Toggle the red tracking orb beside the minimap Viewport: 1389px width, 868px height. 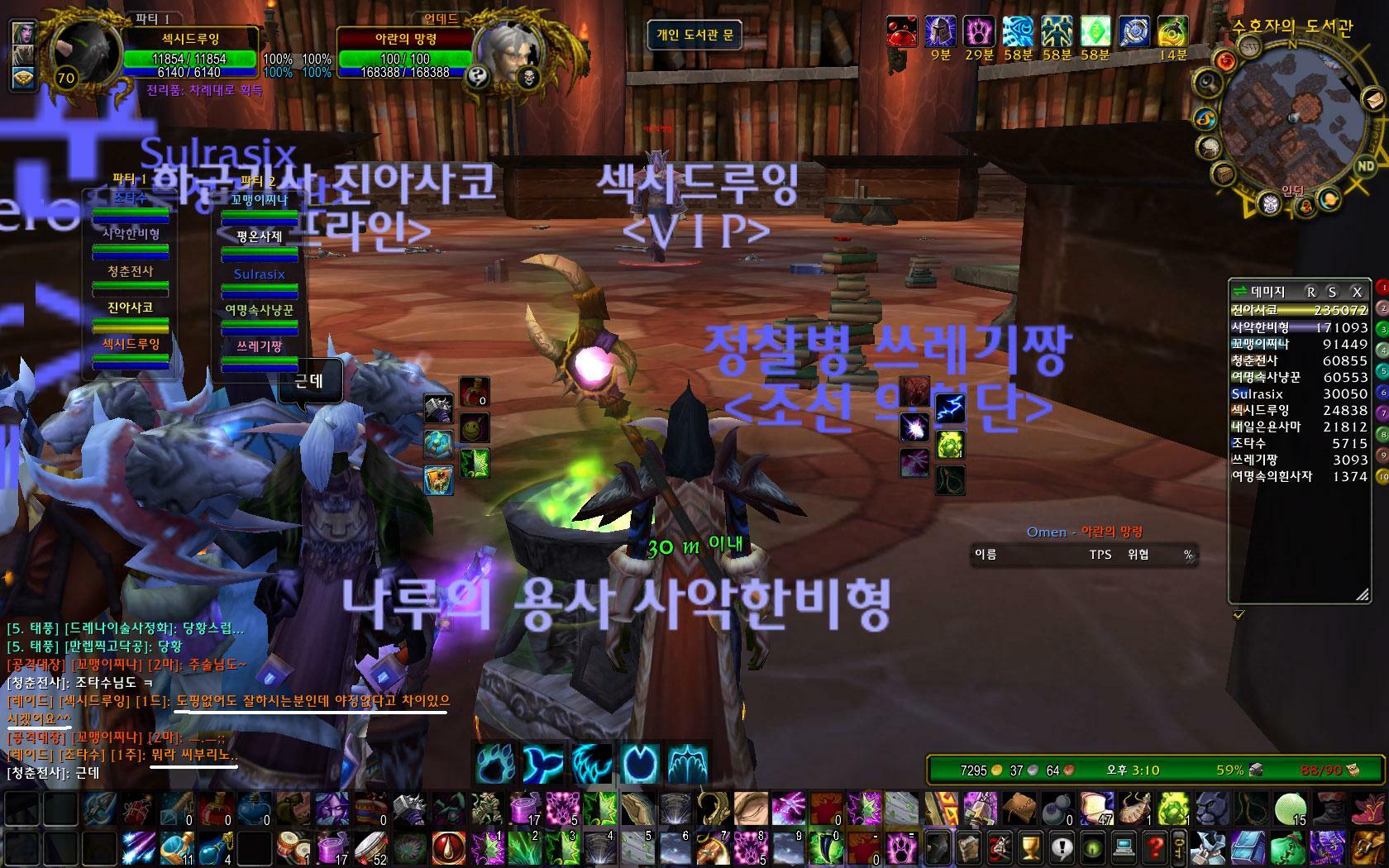coord(1227,60)
